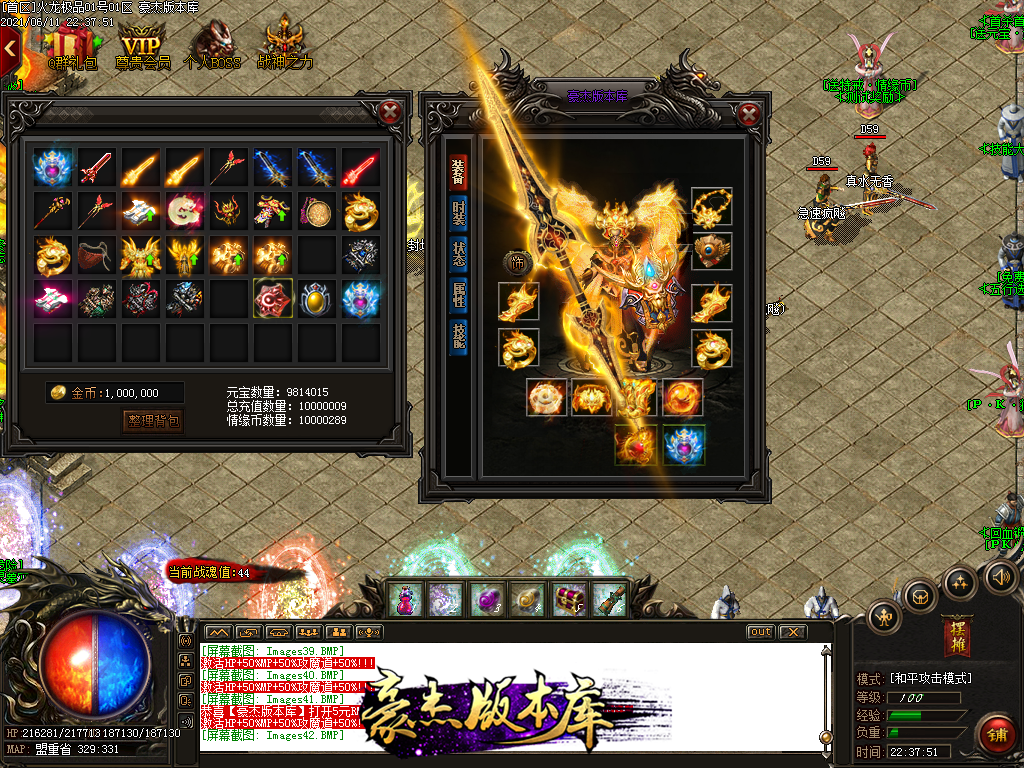Close the backpack inventory window
The image size is (1024, 768).
pos(391,112)
